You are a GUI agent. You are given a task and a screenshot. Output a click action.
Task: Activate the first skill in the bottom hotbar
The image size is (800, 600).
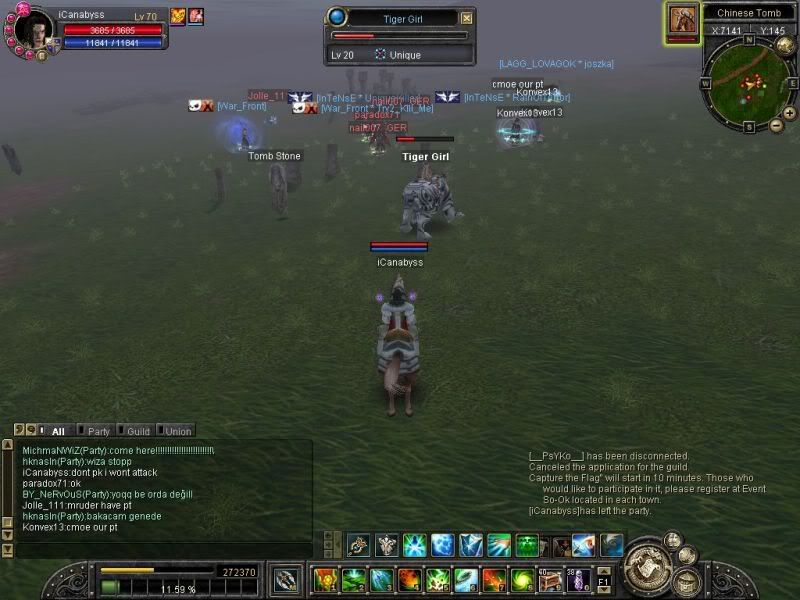(x=325, y=579)
